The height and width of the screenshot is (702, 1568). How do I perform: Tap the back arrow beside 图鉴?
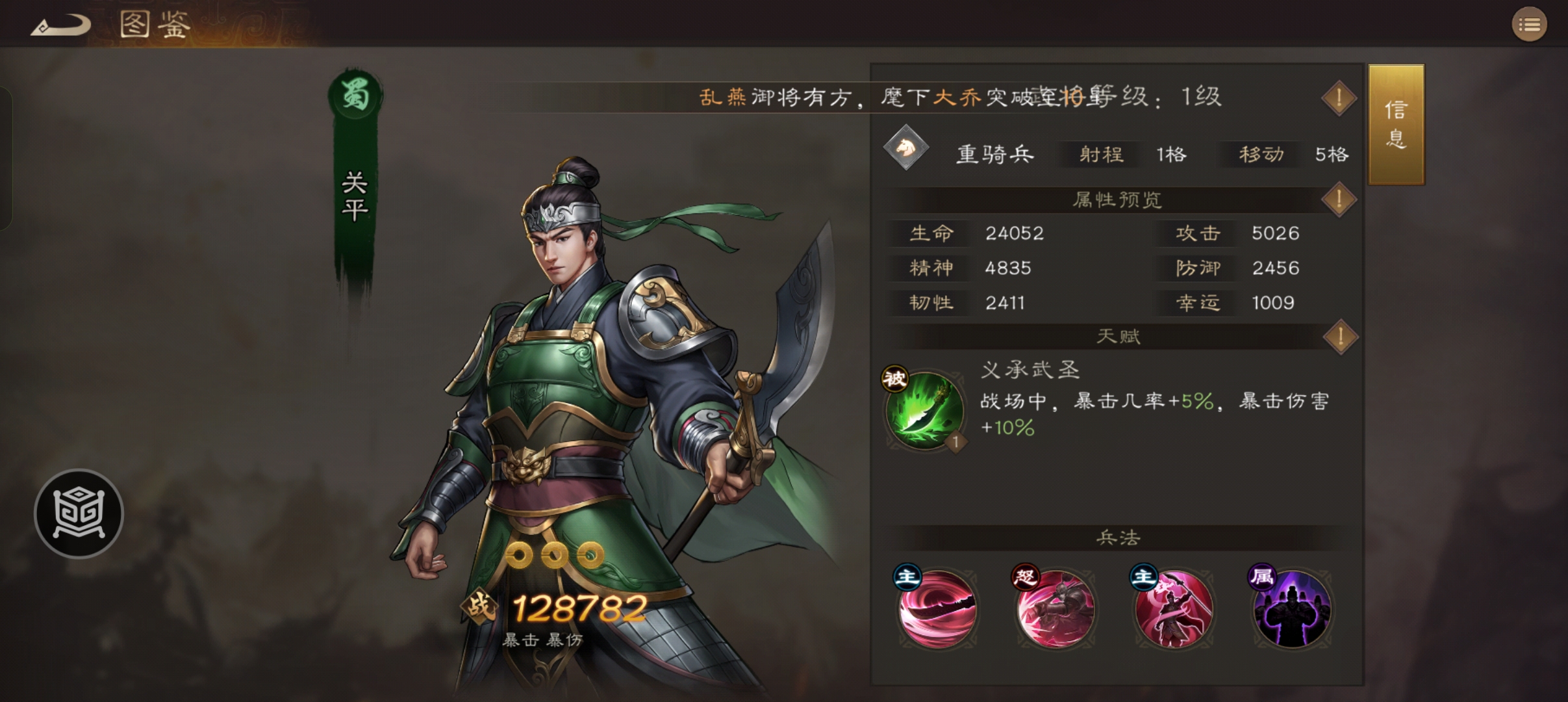coord(62,24)
